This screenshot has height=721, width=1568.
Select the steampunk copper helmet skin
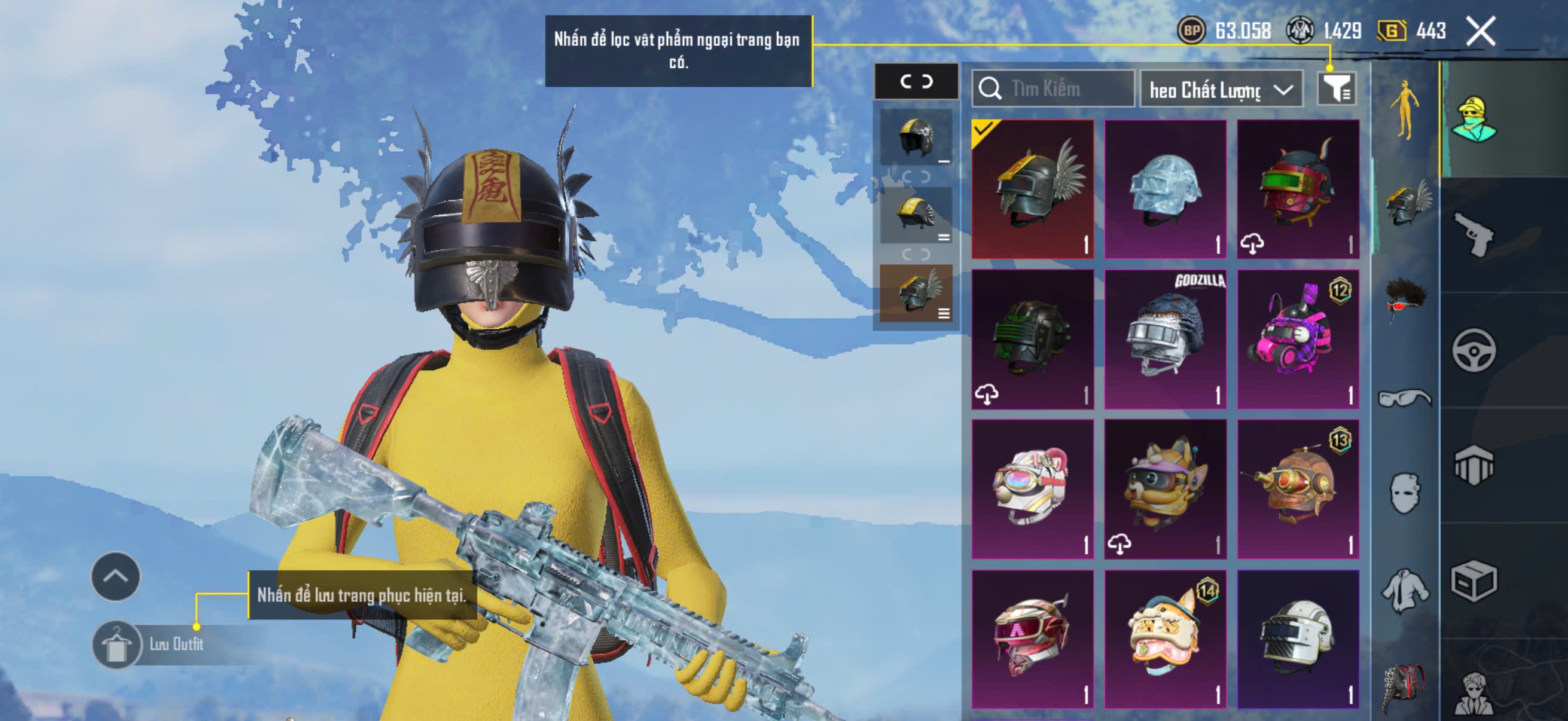pyautogui.click(x=1298, y=488)
